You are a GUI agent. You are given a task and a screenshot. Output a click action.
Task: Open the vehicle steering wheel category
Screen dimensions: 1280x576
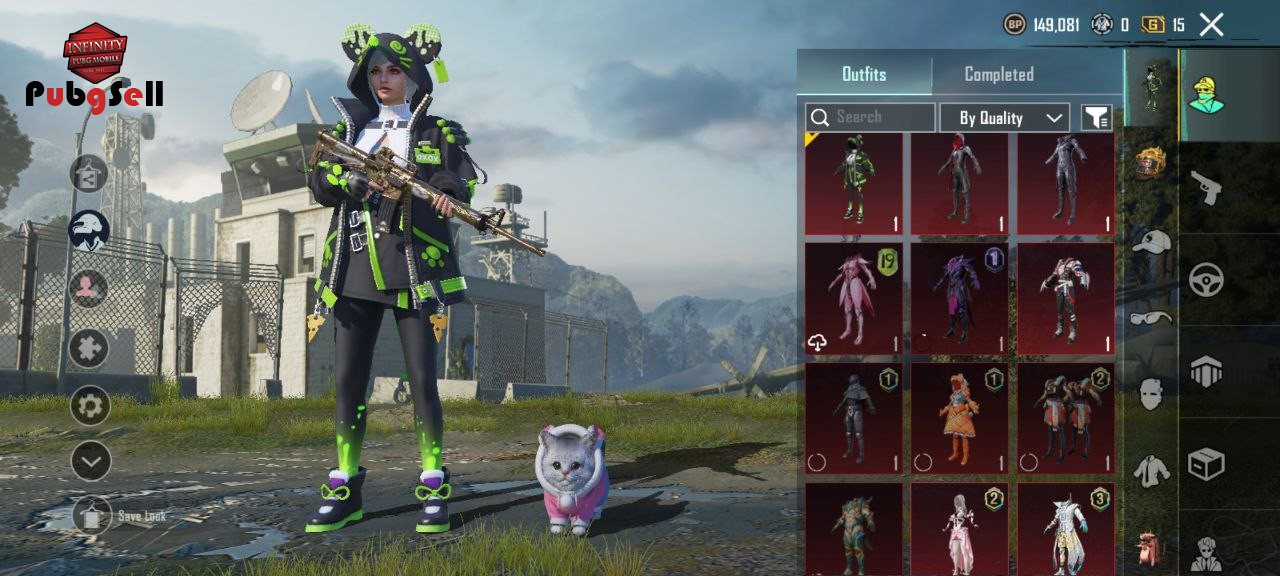(1207, 280)
